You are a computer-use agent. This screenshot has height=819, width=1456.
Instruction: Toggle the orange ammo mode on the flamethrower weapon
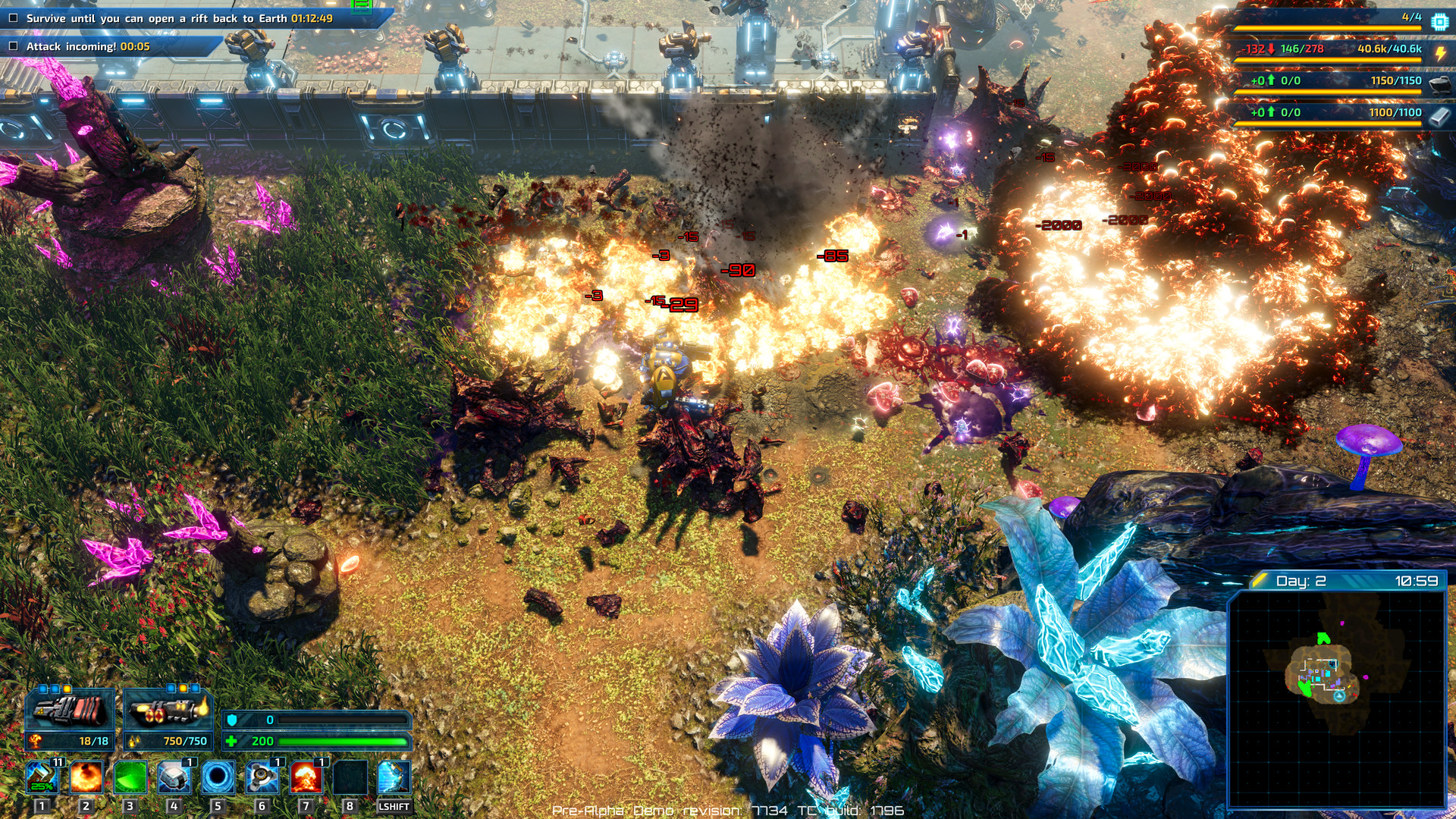tap(183, 688)
